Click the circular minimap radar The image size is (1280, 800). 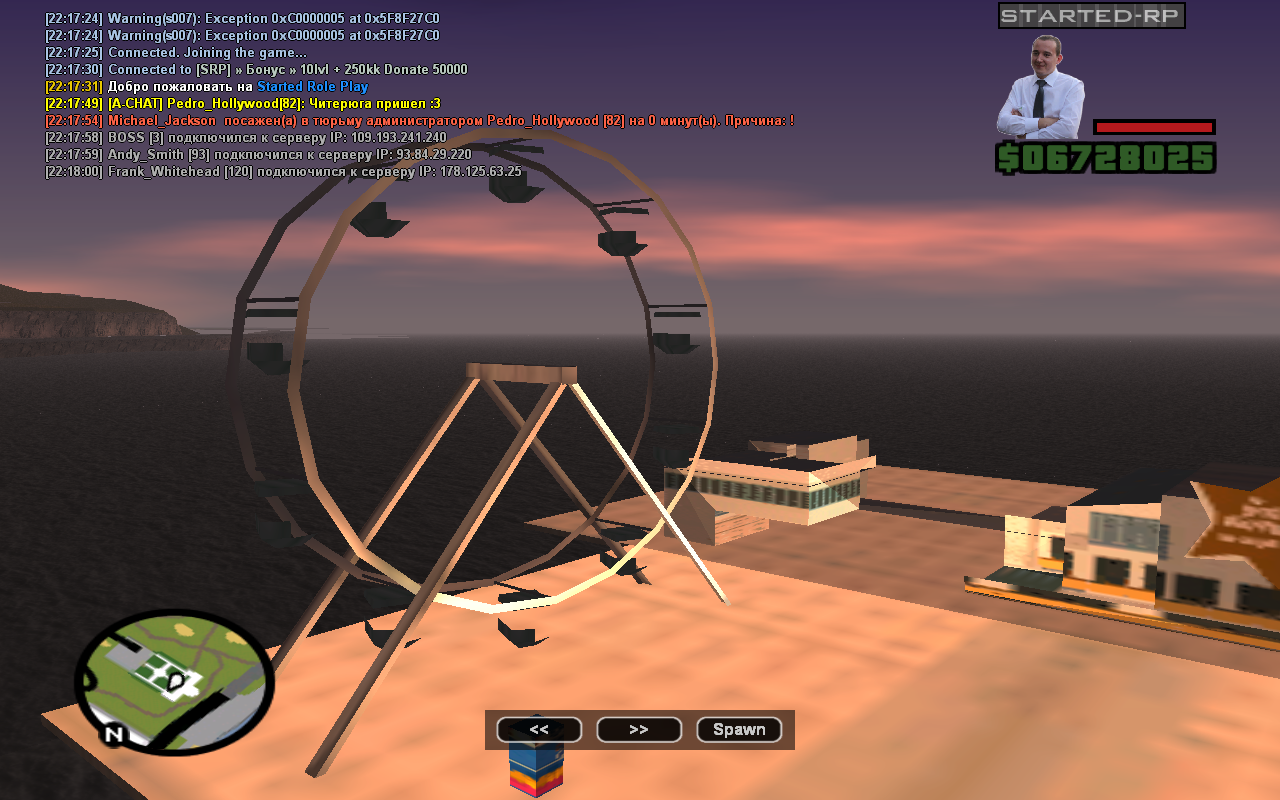coord(174,682)
